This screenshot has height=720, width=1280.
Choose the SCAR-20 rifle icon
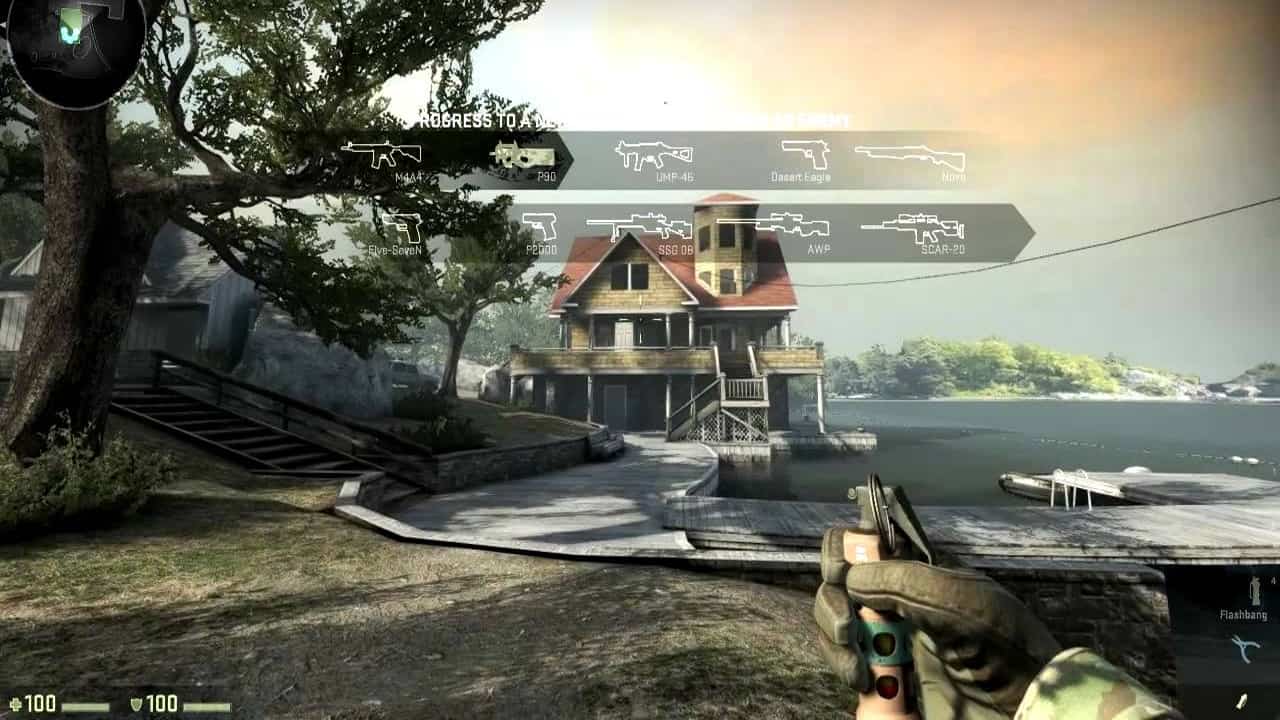[912, 227]
